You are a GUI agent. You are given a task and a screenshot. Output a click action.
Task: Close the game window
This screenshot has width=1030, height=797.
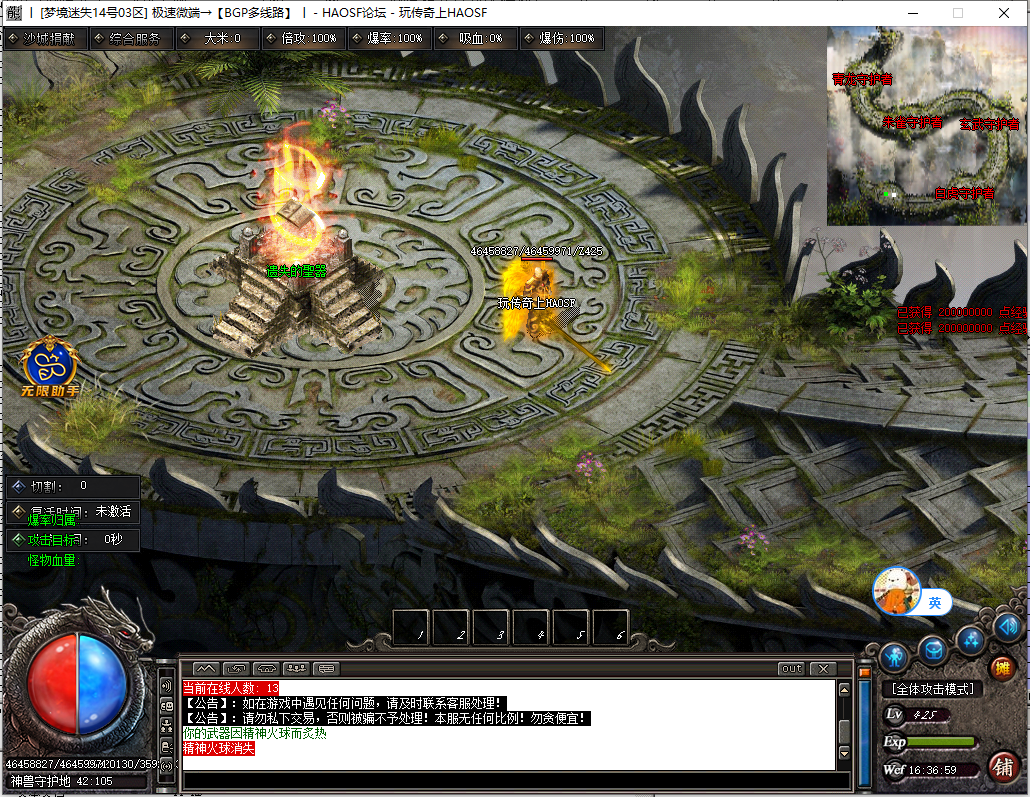click(x=1003, y=13)
